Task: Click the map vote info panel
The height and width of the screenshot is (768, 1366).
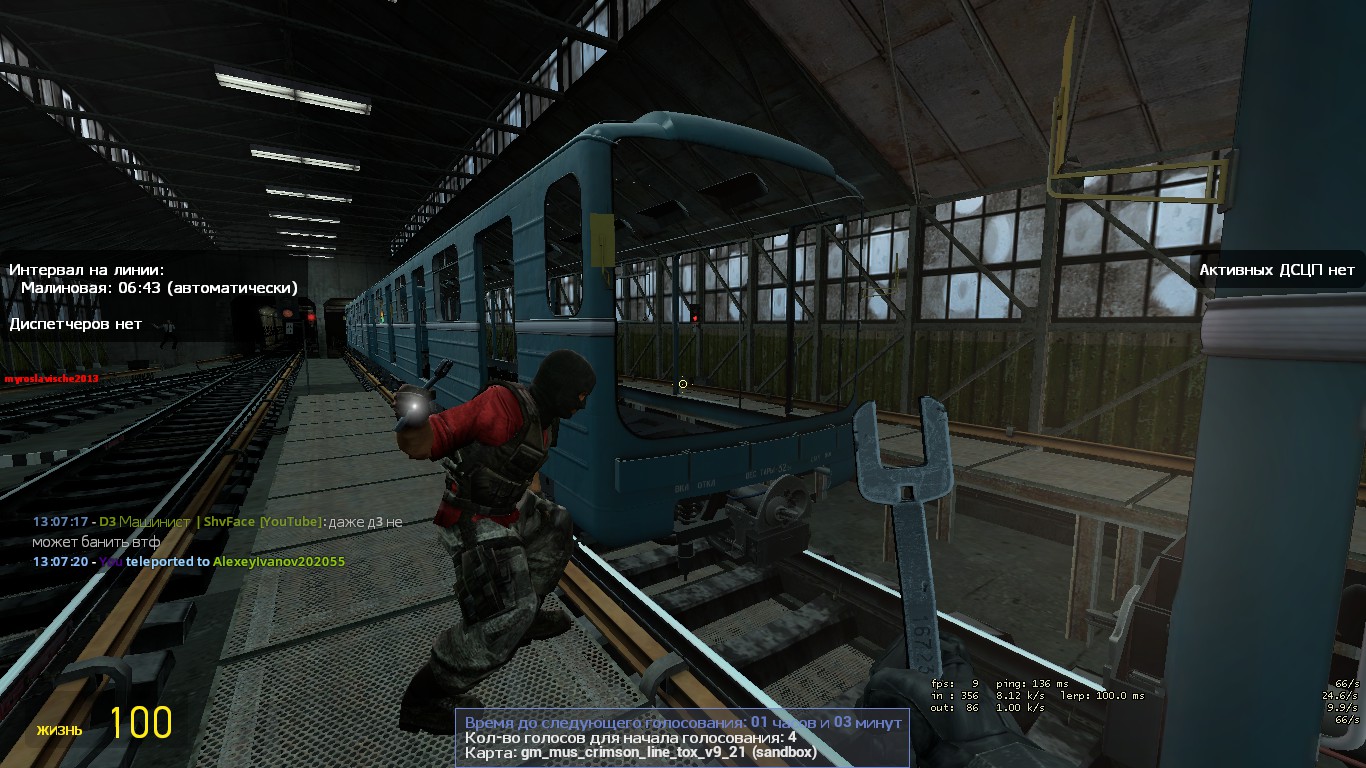Action: [x=682, y=737]
